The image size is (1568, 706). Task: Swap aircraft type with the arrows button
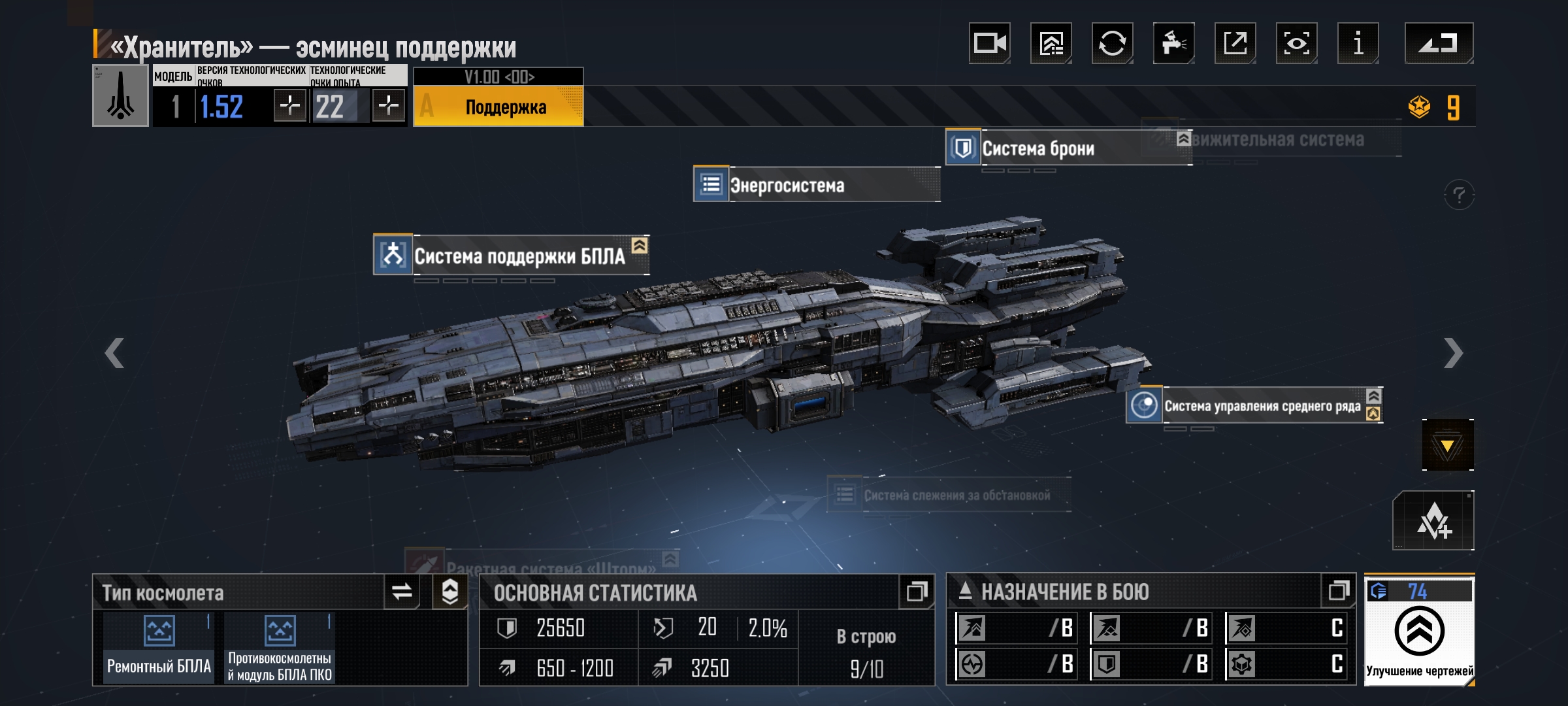coord(402,592)
